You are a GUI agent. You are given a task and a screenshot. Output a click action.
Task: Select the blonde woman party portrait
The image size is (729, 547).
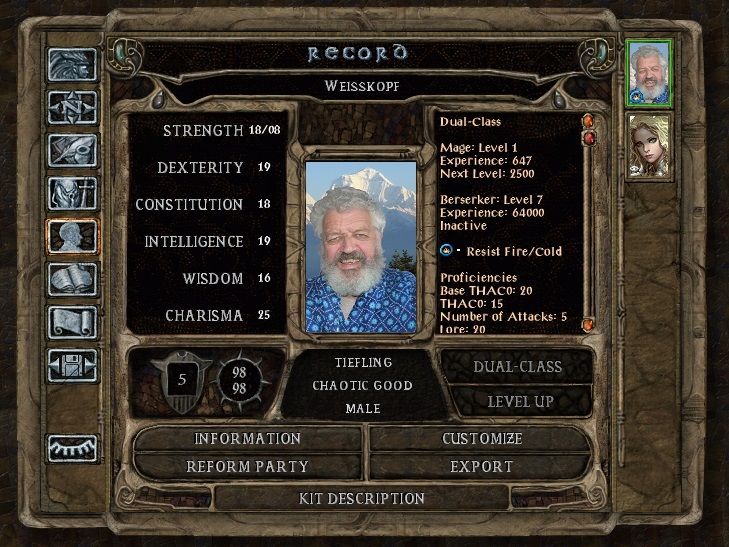pos(650,146)
